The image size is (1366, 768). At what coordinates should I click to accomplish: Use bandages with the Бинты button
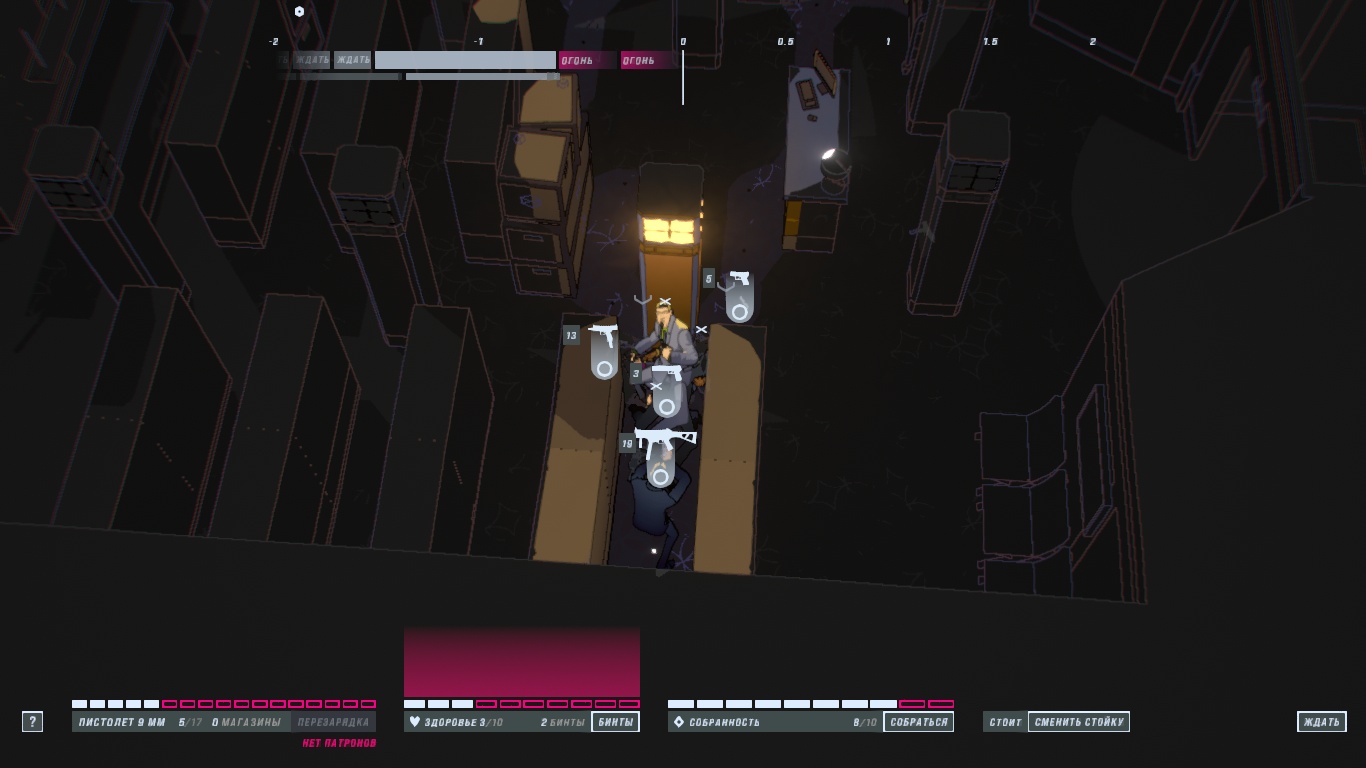(615, 722)
